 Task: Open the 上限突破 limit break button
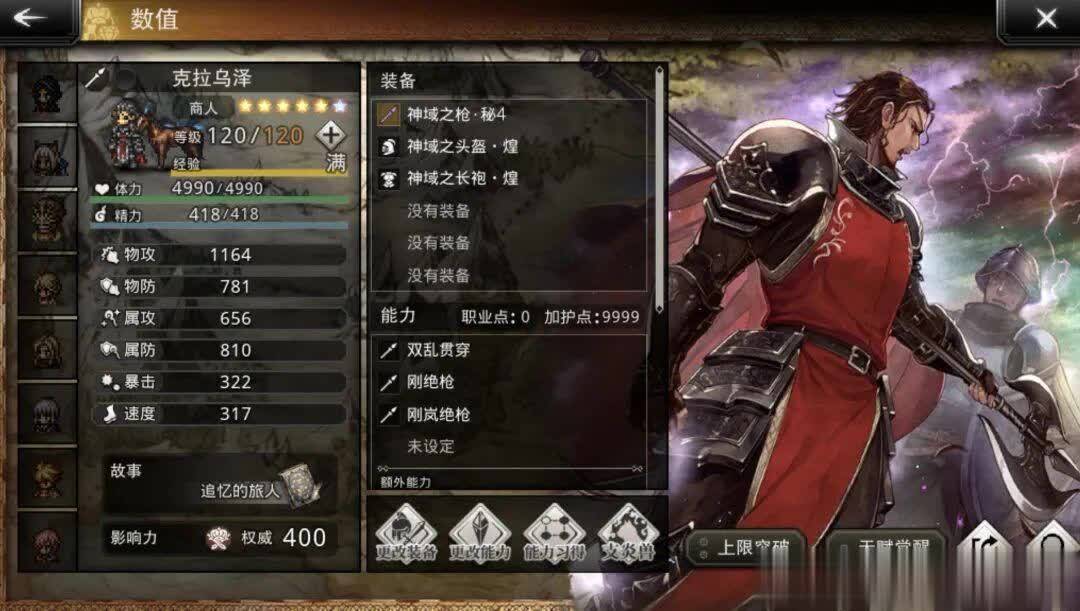[746, 550]
